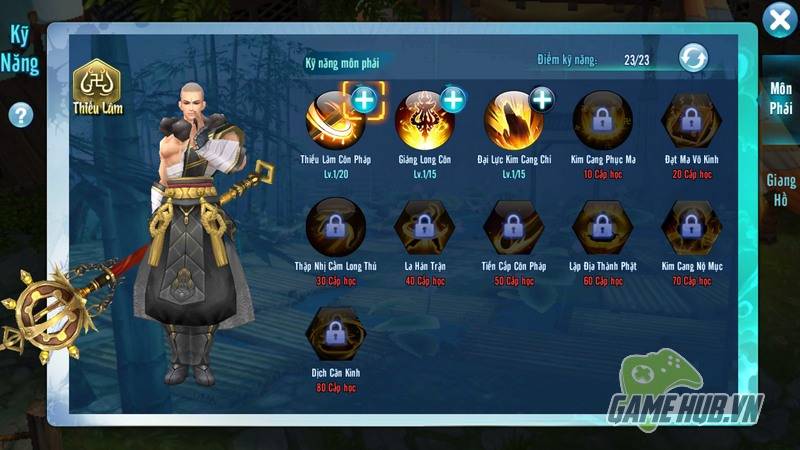Open the question mark help button
Image resolution: width=800 pixels, height=450 pixels.
19,115
